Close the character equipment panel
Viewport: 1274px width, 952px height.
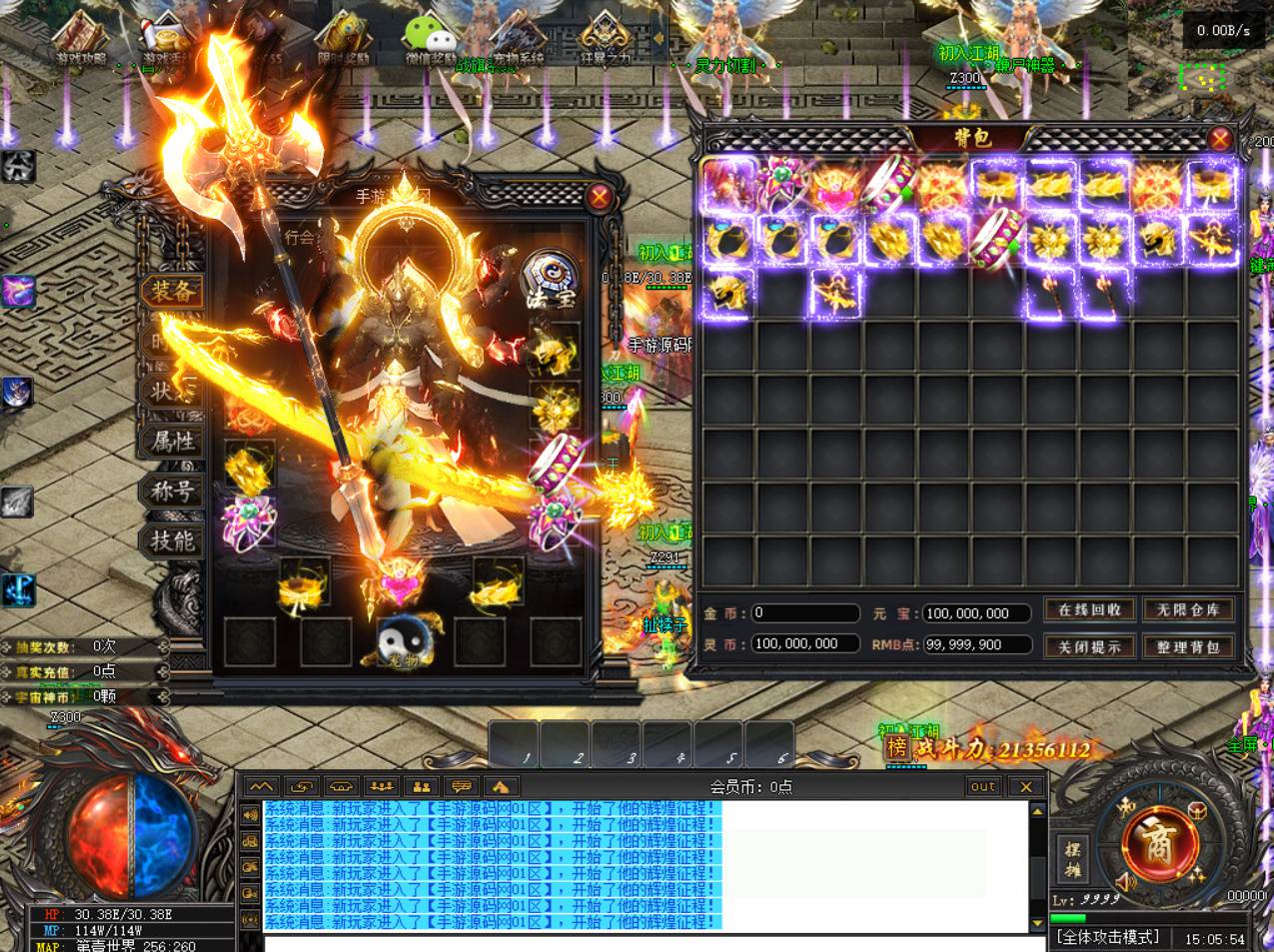pos(598,197)
